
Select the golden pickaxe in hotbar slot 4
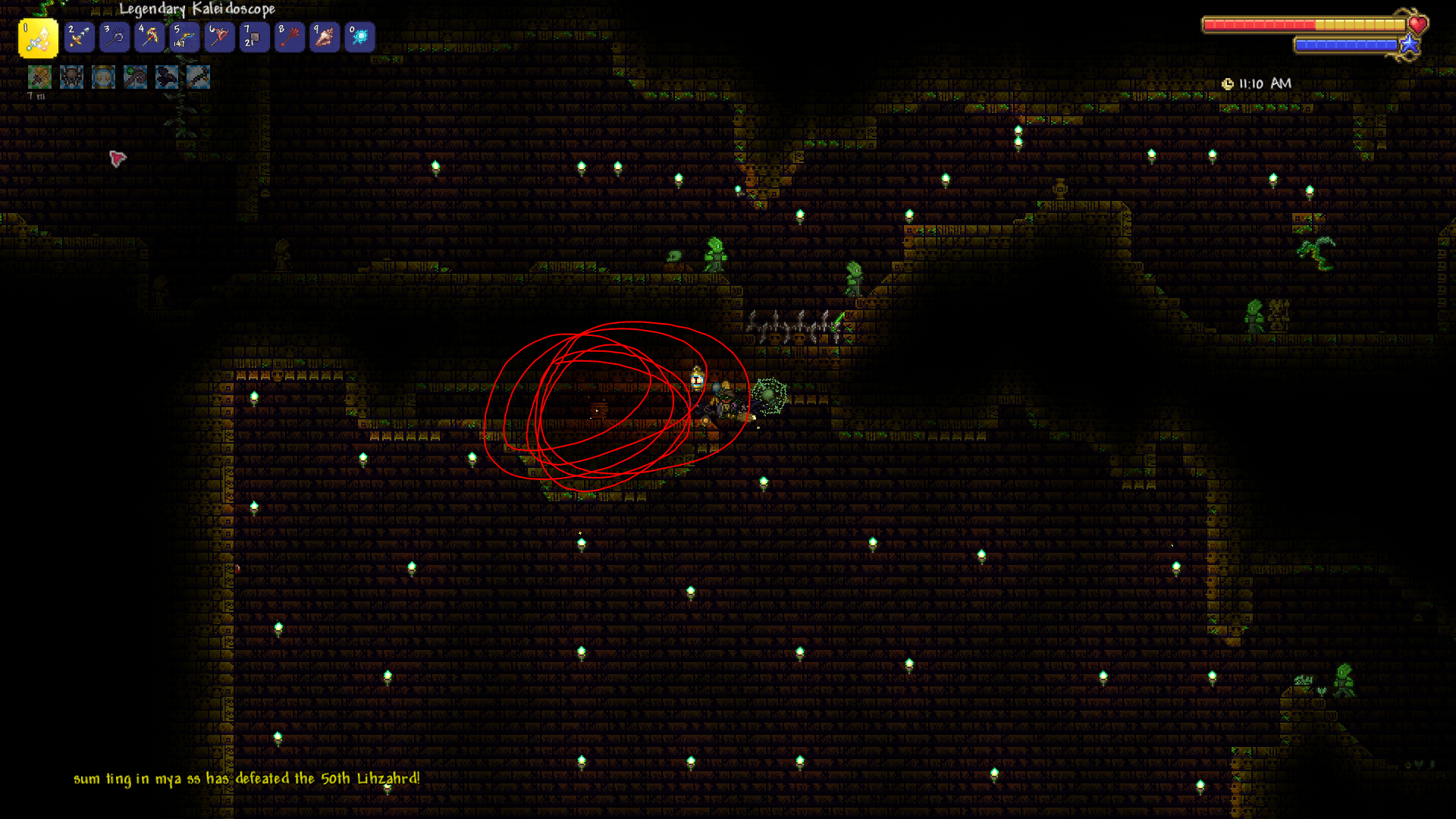[148, 36]
